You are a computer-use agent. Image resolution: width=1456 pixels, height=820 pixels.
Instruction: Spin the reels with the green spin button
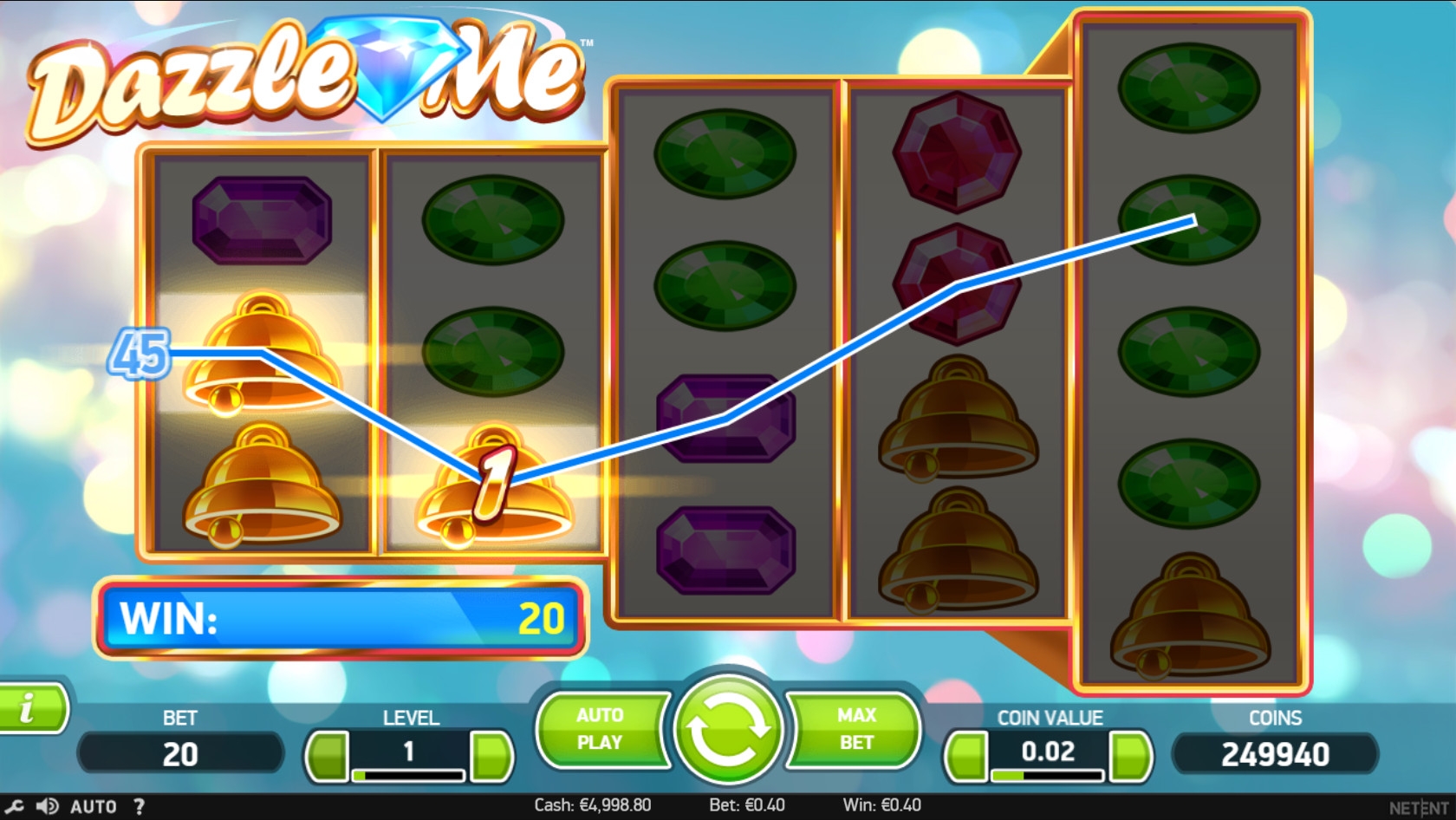(726, 728)
